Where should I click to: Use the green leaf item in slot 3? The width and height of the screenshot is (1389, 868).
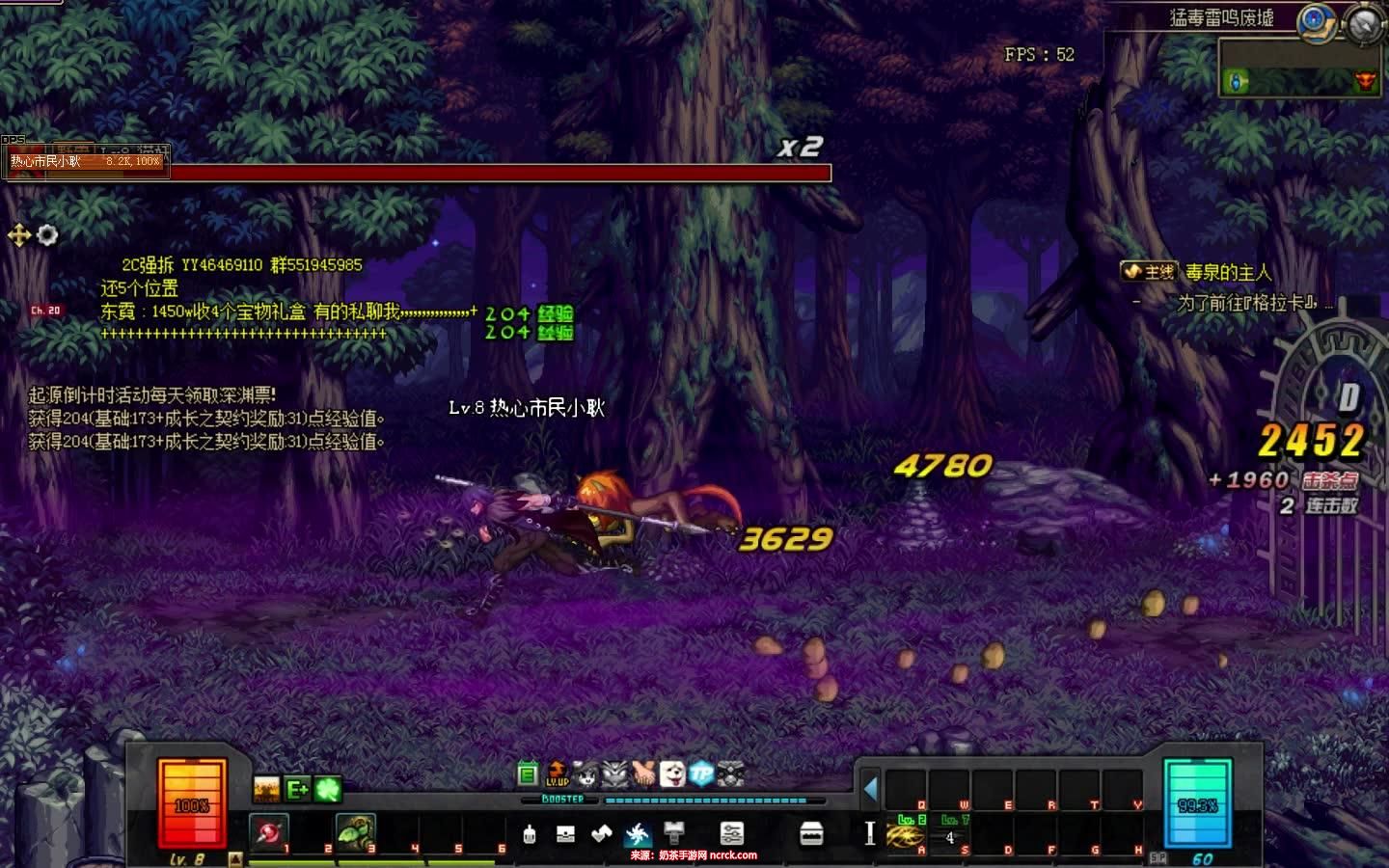point(354,831)
